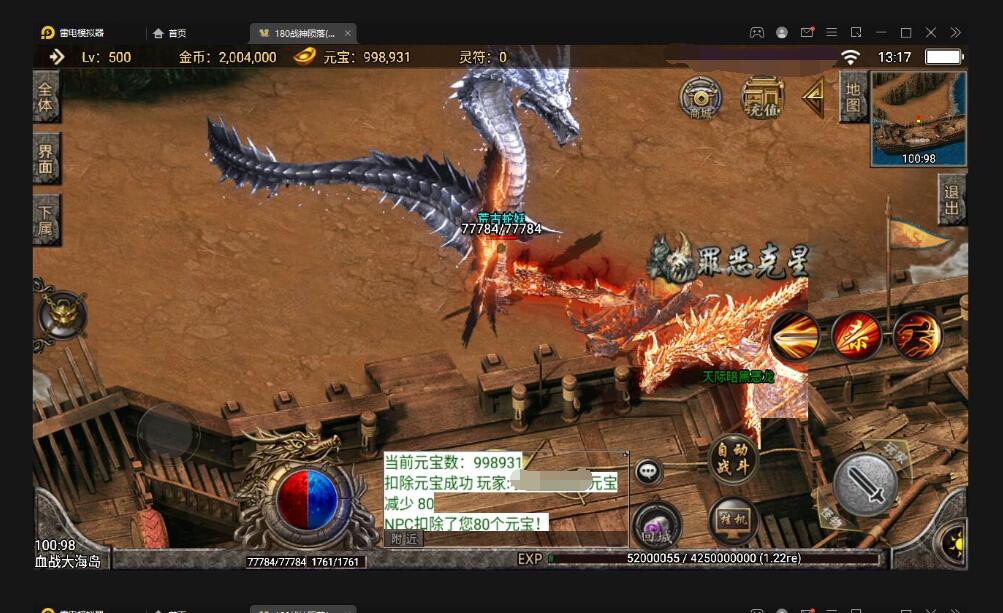
Task: Activate the red 杀 skill
Action: (857, 336)
